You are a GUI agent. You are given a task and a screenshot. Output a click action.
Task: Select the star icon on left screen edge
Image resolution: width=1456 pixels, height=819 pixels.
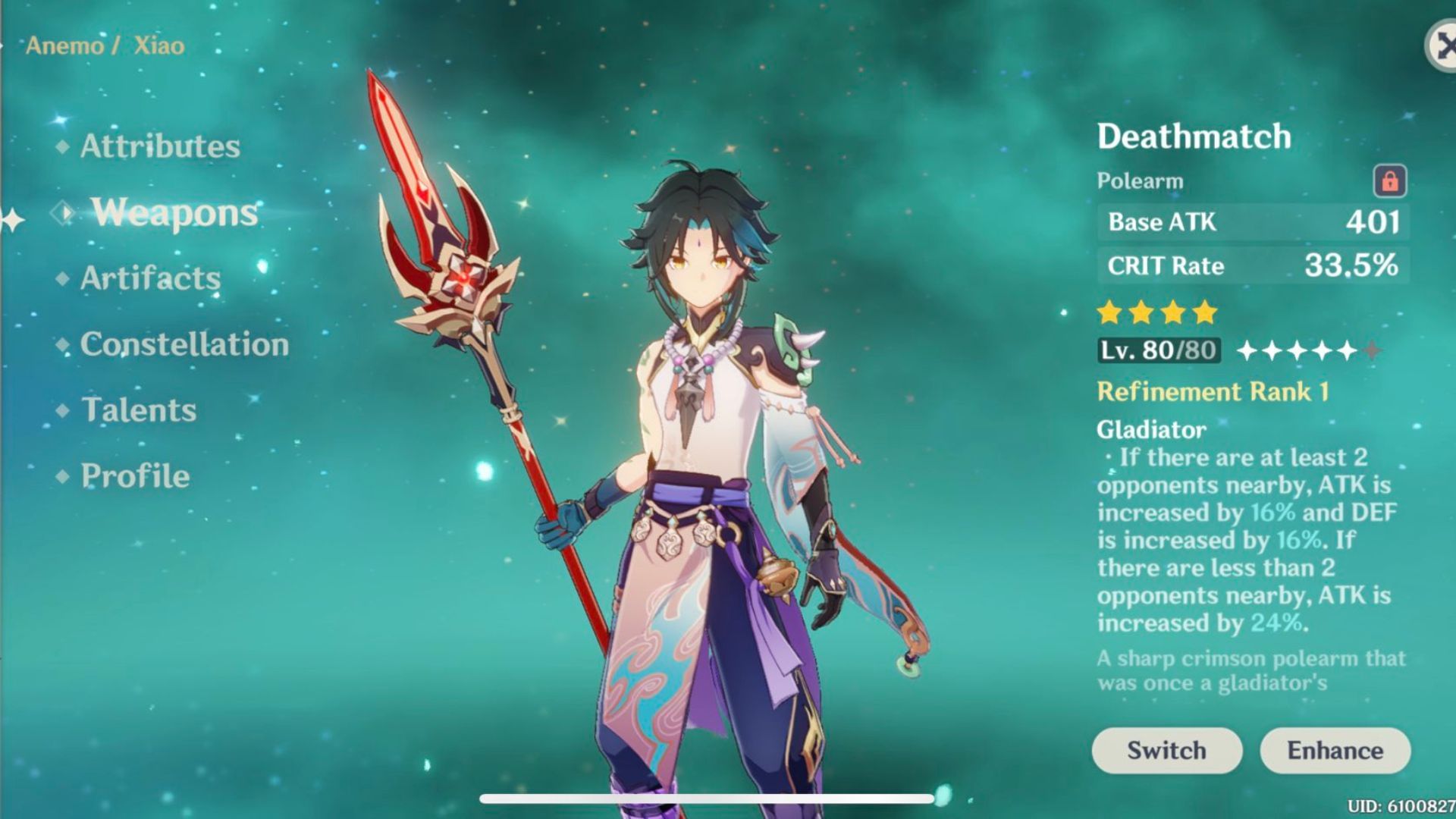[11, 221]
